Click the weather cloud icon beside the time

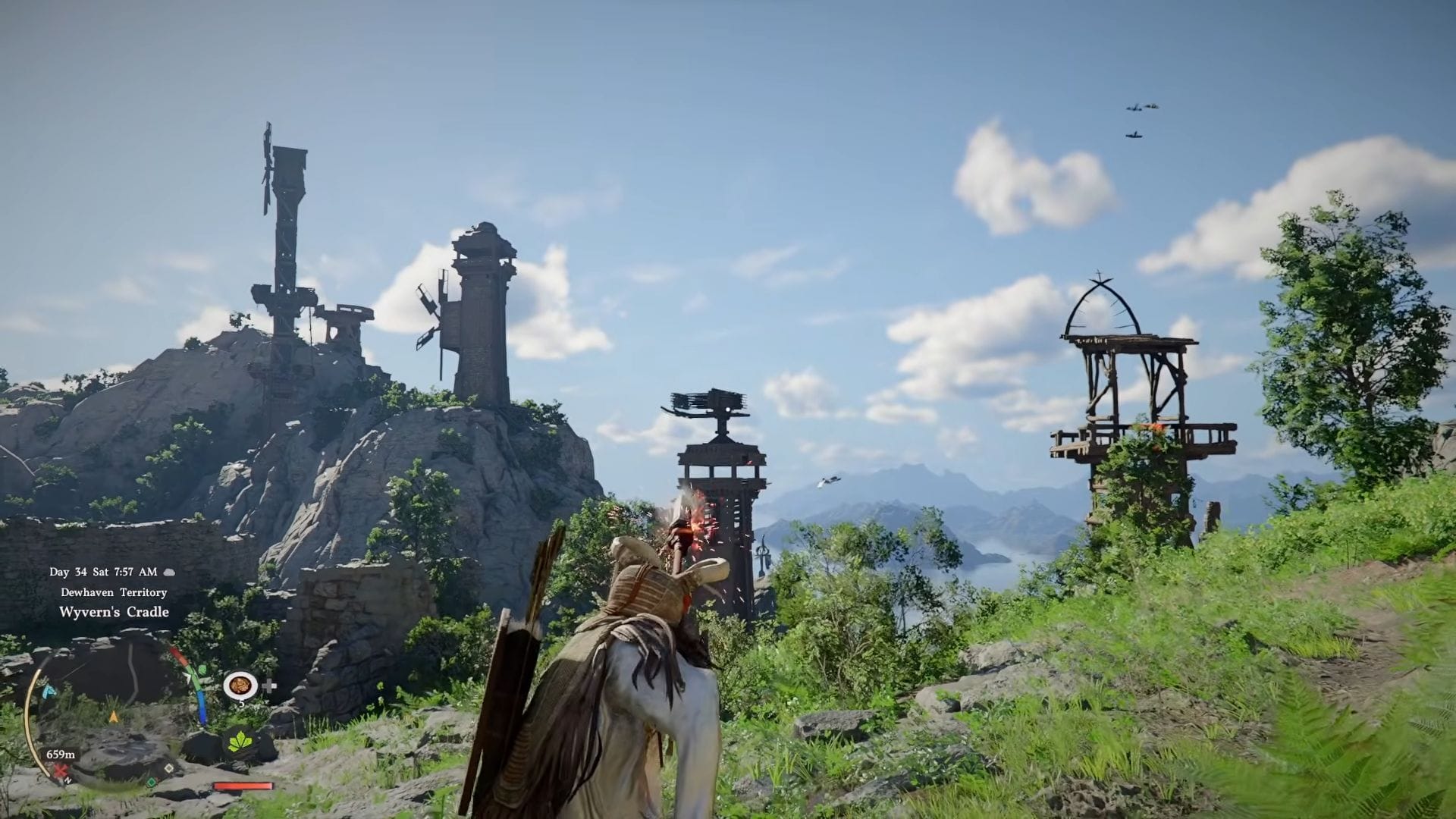click(x=168, y=573)
